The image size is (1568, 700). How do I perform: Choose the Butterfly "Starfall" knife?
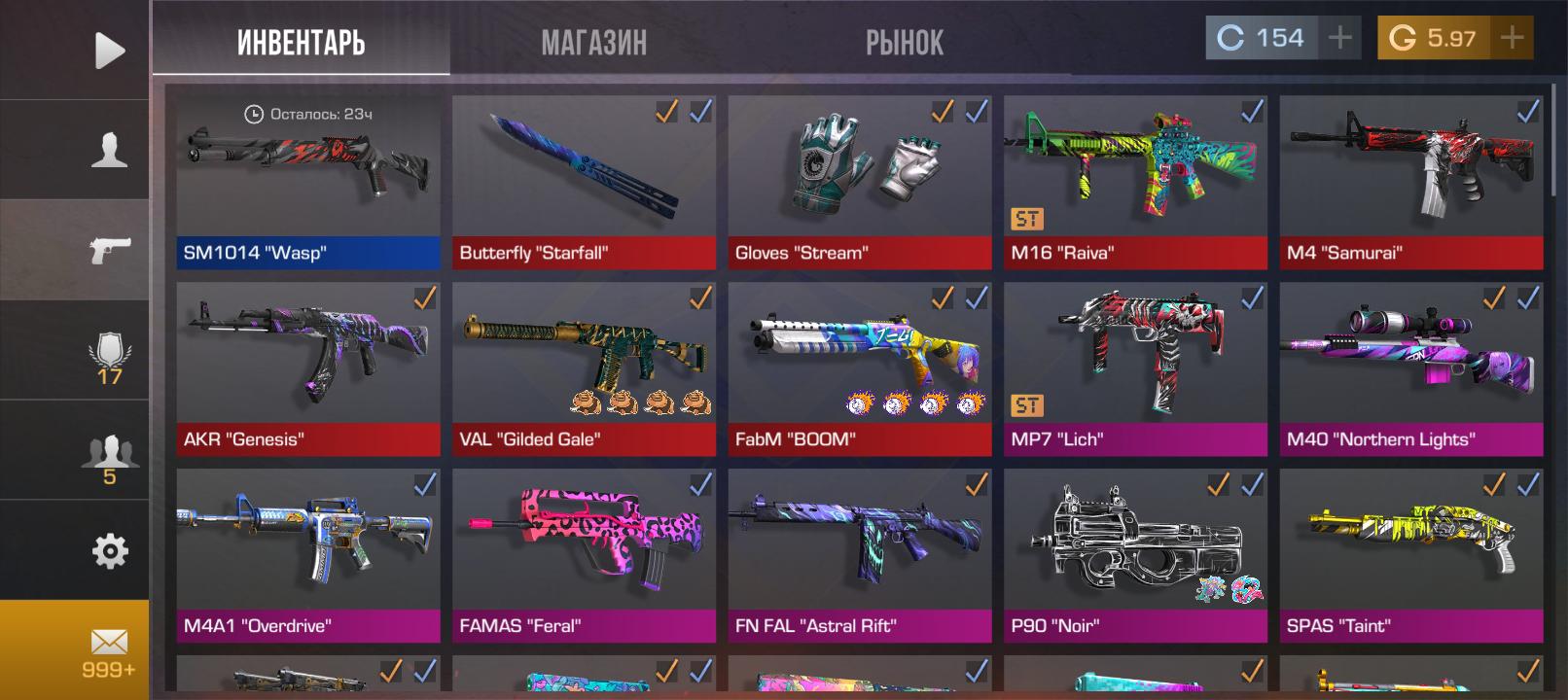point(584,182)
